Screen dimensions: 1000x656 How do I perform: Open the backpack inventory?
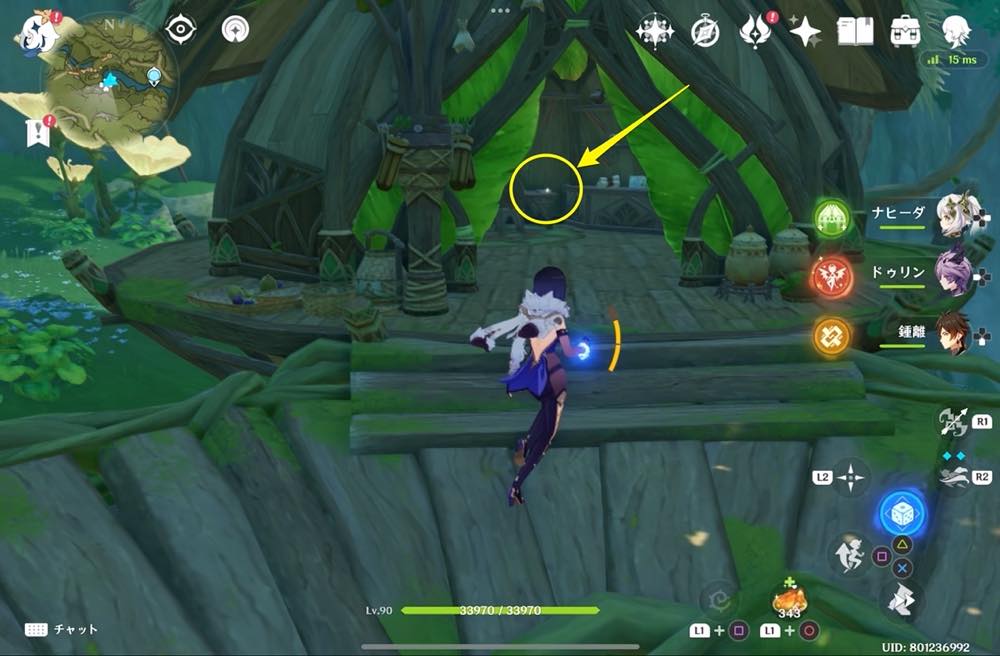(x=906, y=32)
